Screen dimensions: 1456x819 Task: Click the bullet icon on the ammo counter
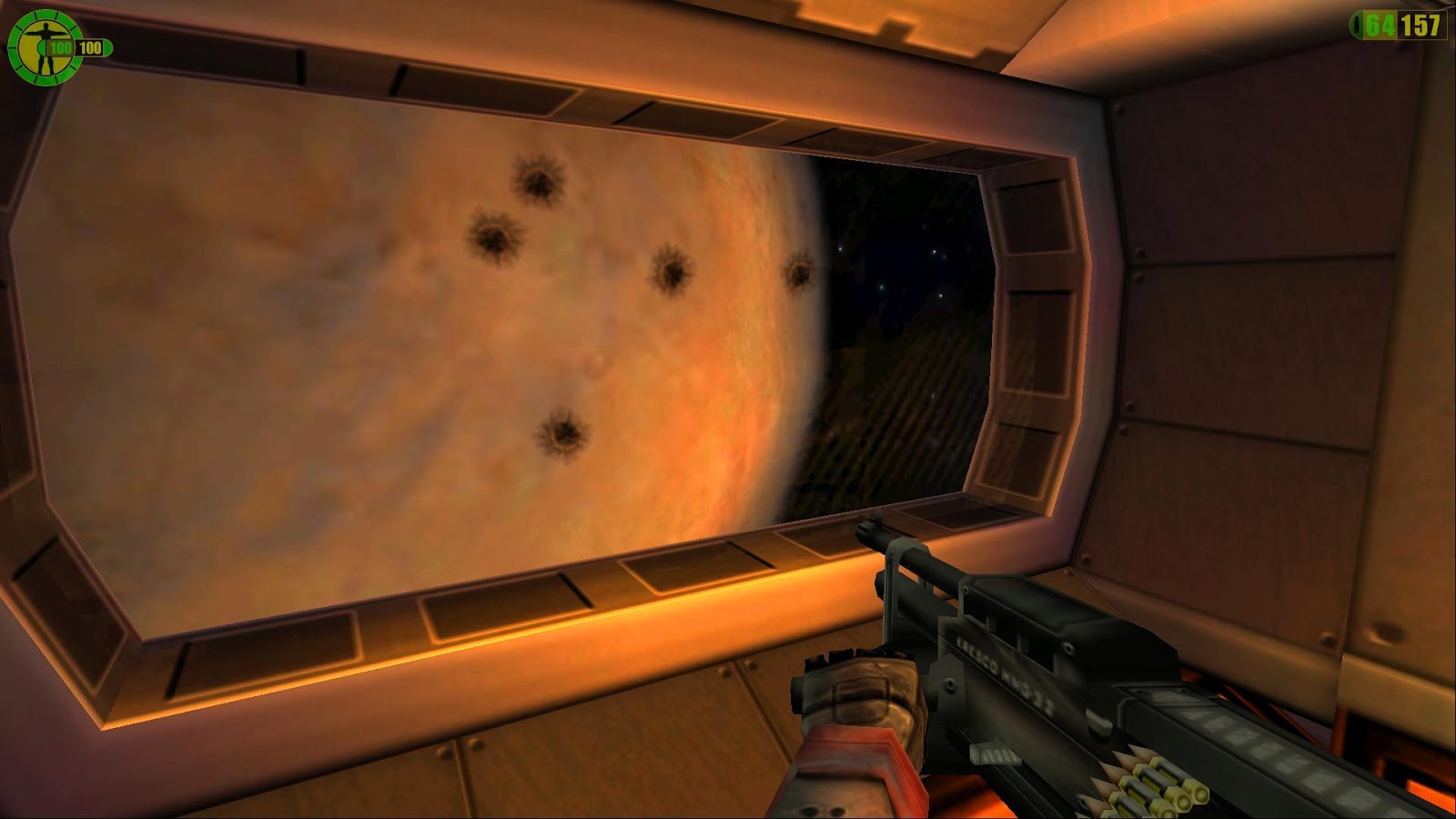1357,25
